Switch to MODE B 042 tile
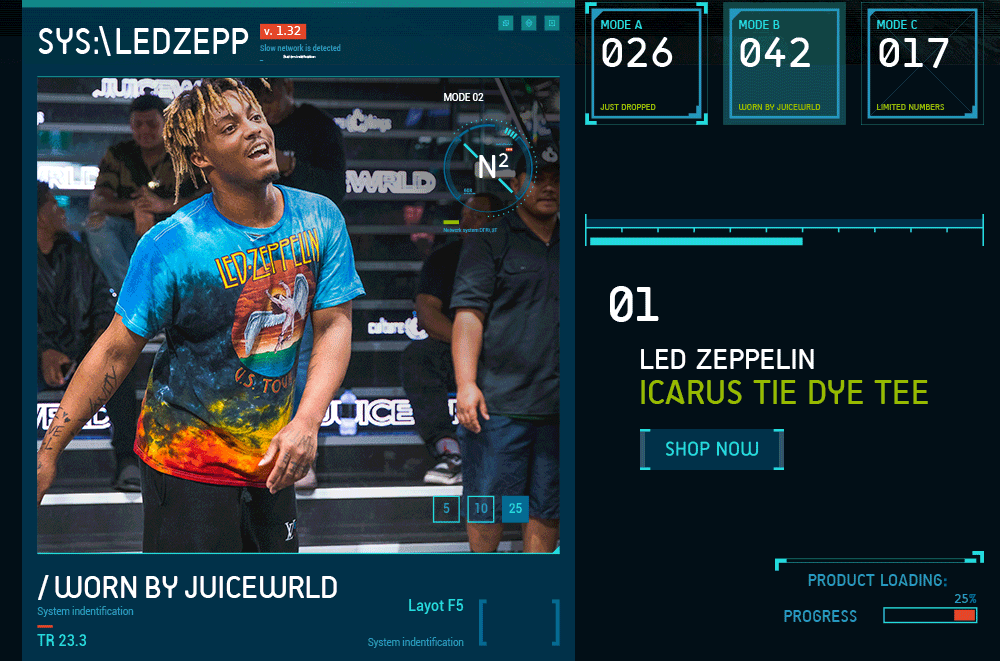The height and width of the screenshot is (661, 1000). click(784, 63)
